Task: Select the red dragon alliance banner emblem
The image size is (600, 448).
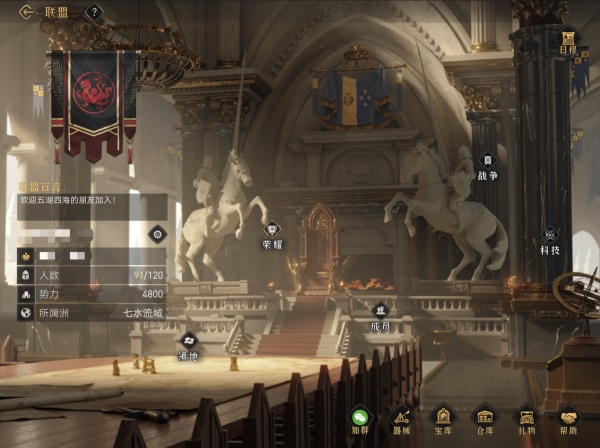Action: 93,101
